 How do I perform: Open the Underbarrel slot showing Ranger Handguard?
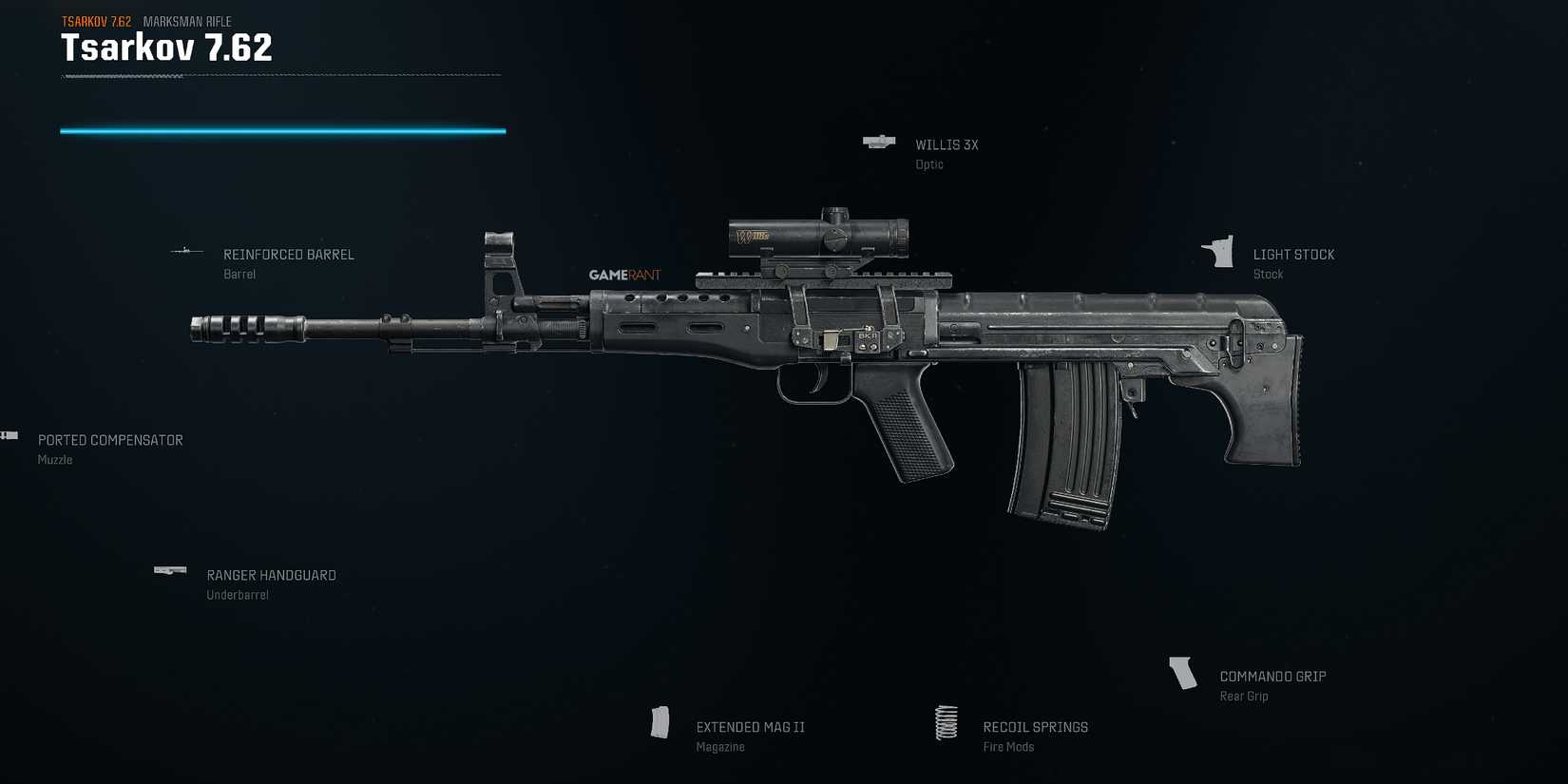(x=271, y=575)
